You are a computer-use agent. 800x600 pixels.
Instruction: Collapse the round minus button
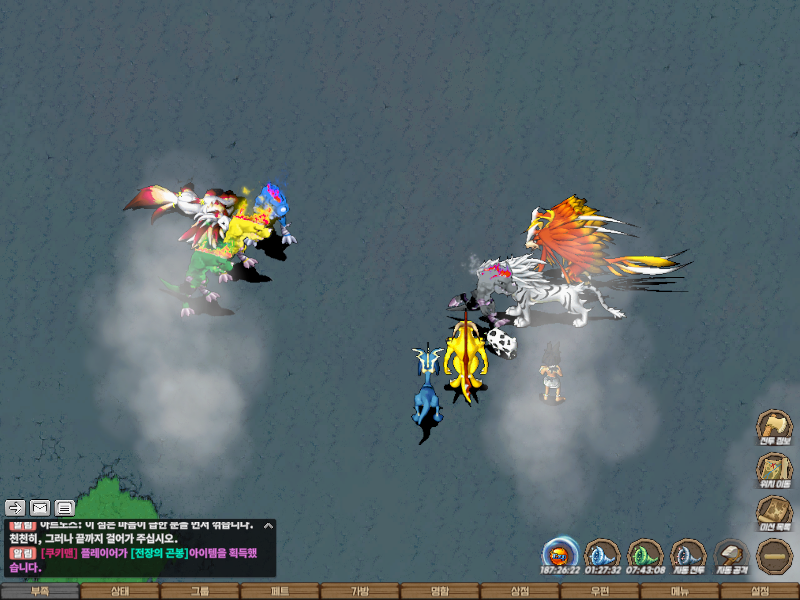coord(774,556)
